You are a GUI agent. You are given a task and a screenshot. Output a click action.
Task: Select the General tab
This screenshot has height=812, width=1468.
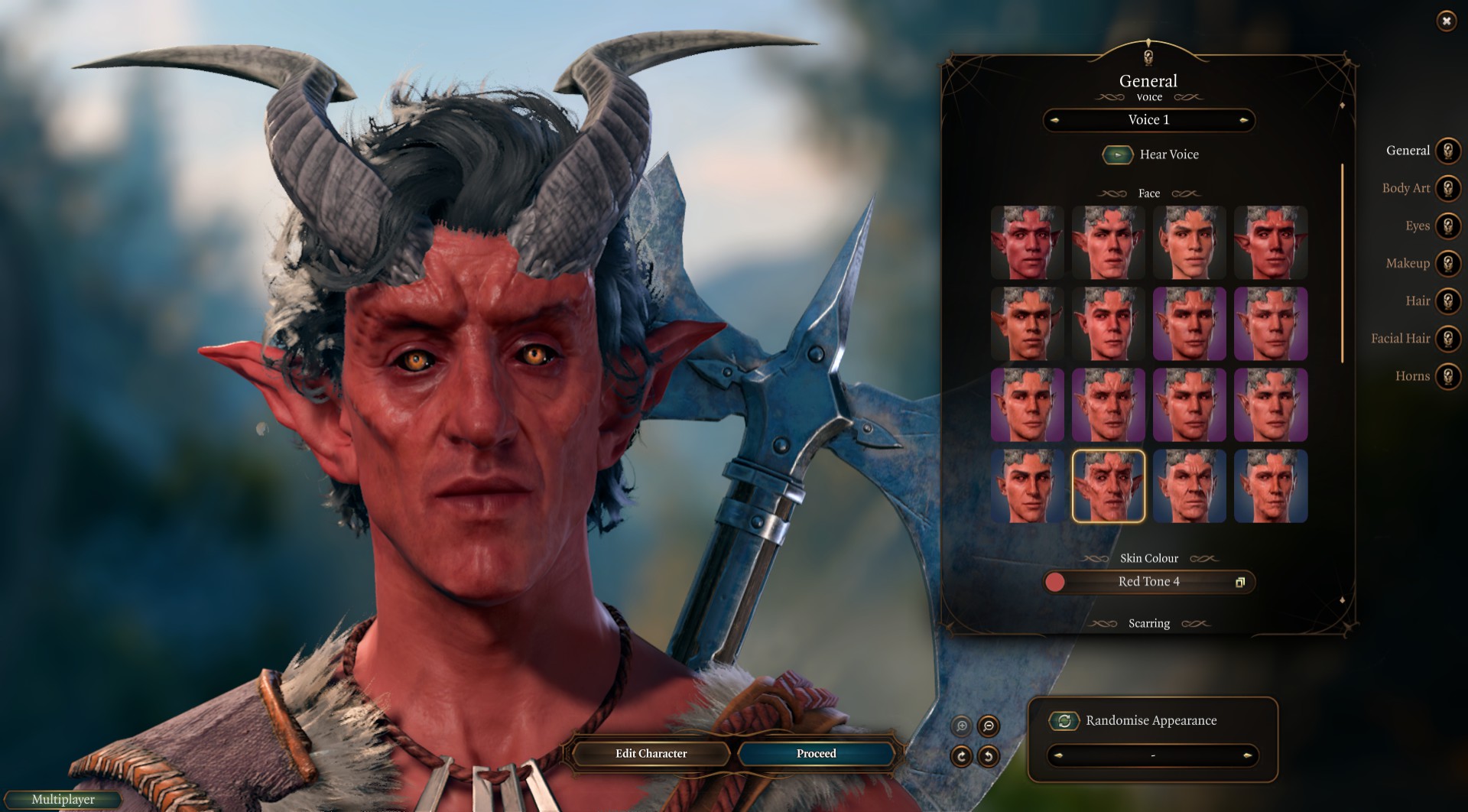[1447, 151]
